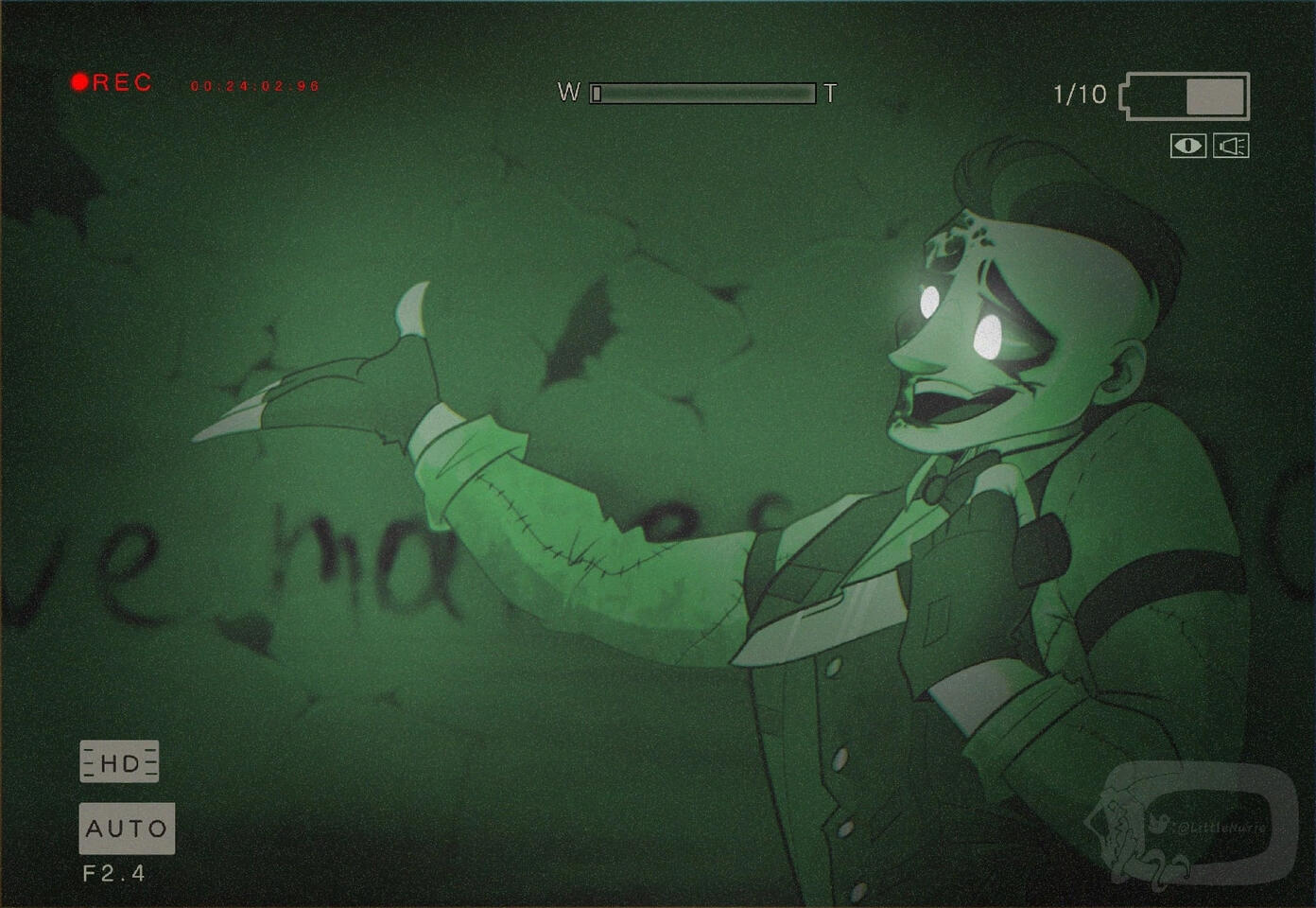Click the W-T zoom bar
The width and height of the screenshot is (1316, 908).
(702, 93)
